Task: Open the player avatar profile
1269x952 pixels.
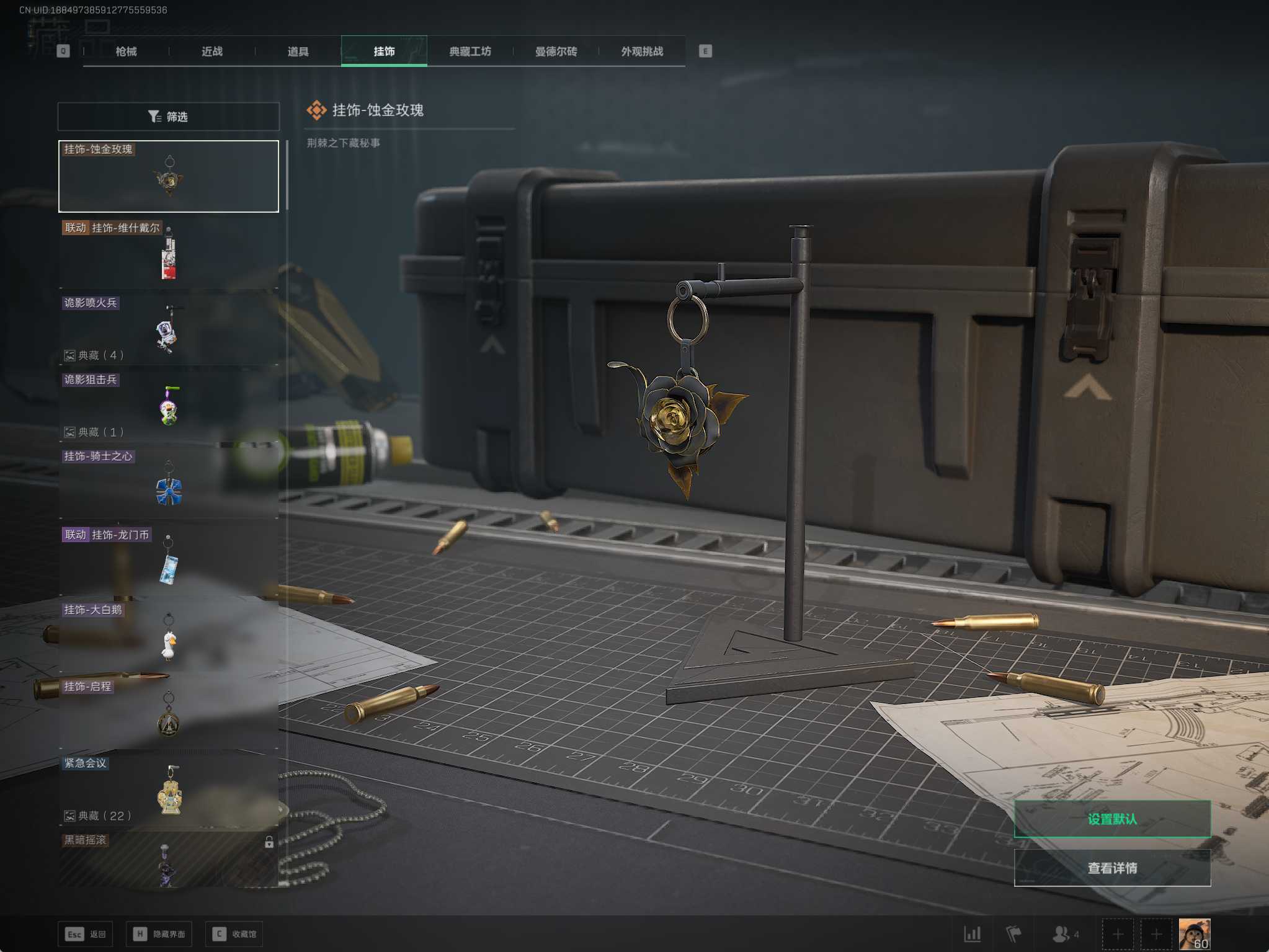Action: click(x=1193, y=933)
